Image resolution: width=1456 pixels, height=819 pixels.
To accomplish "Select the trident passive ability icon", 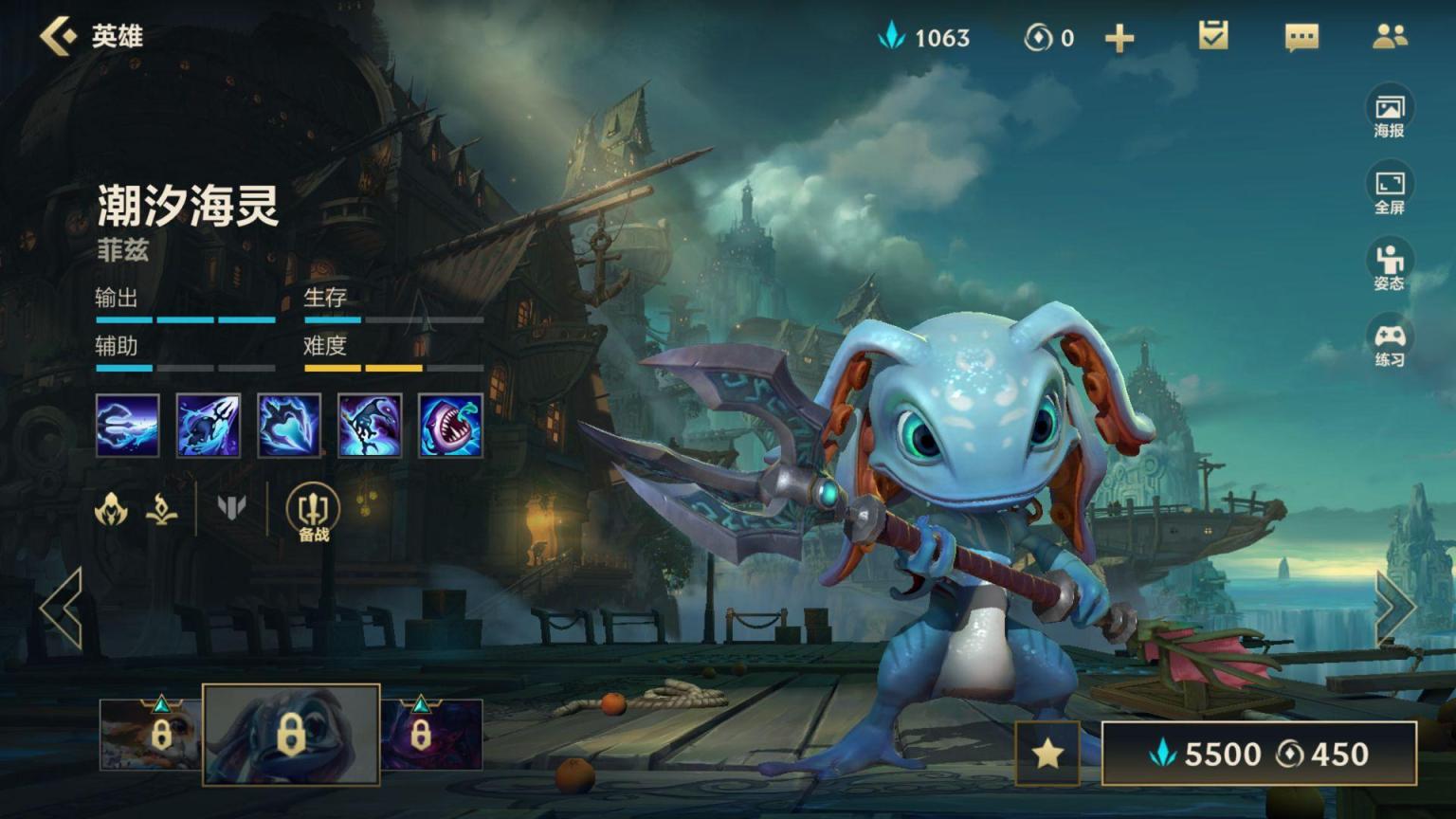I will [x=127, y=426].
